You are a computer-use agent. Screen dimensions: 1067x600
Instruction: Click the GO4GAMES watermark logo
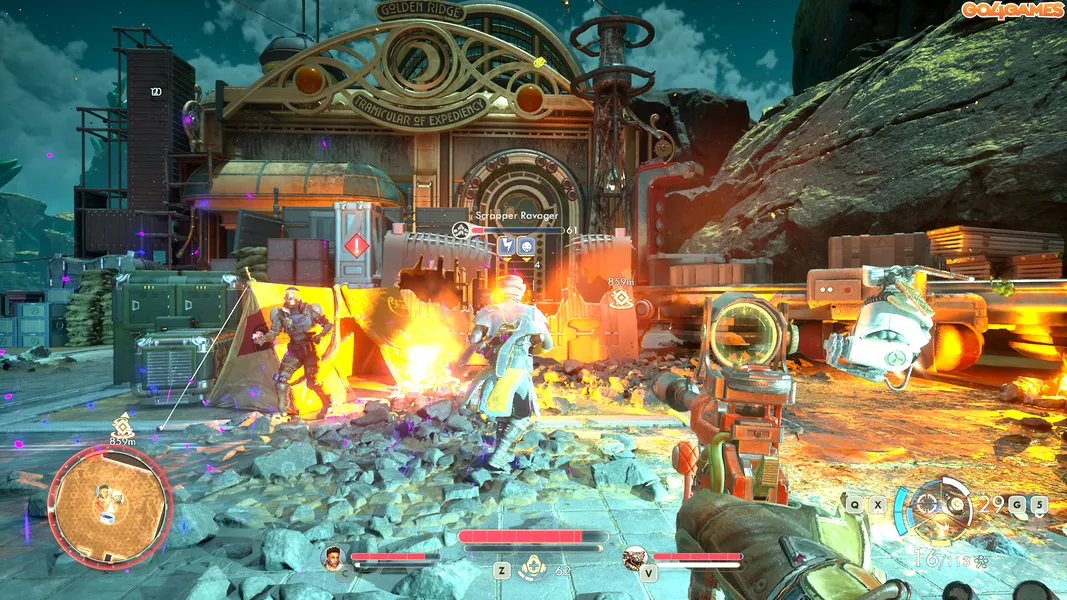coord(1010,10)
